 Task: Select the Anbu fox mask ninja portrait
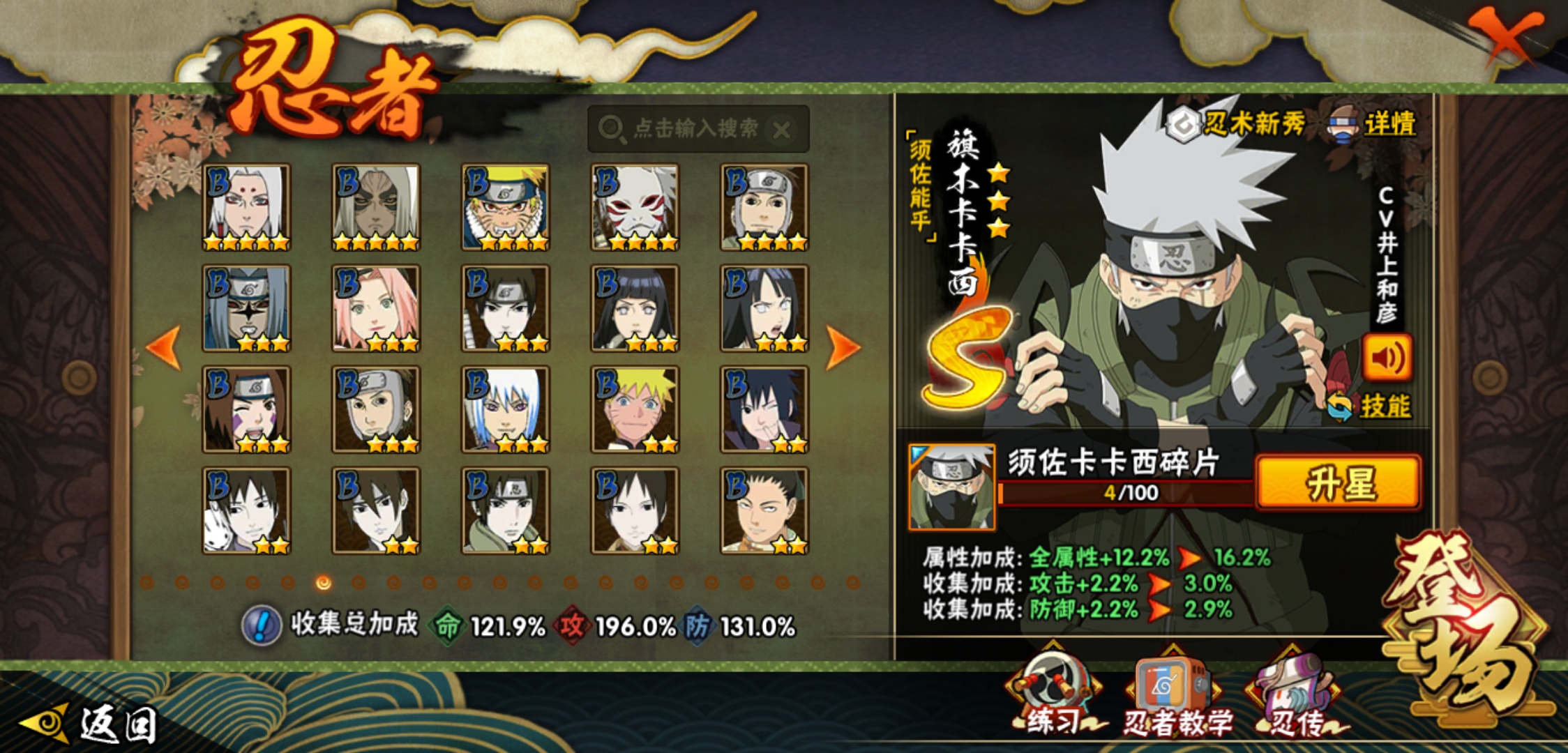pyautogui.click(x=635, y=207)
